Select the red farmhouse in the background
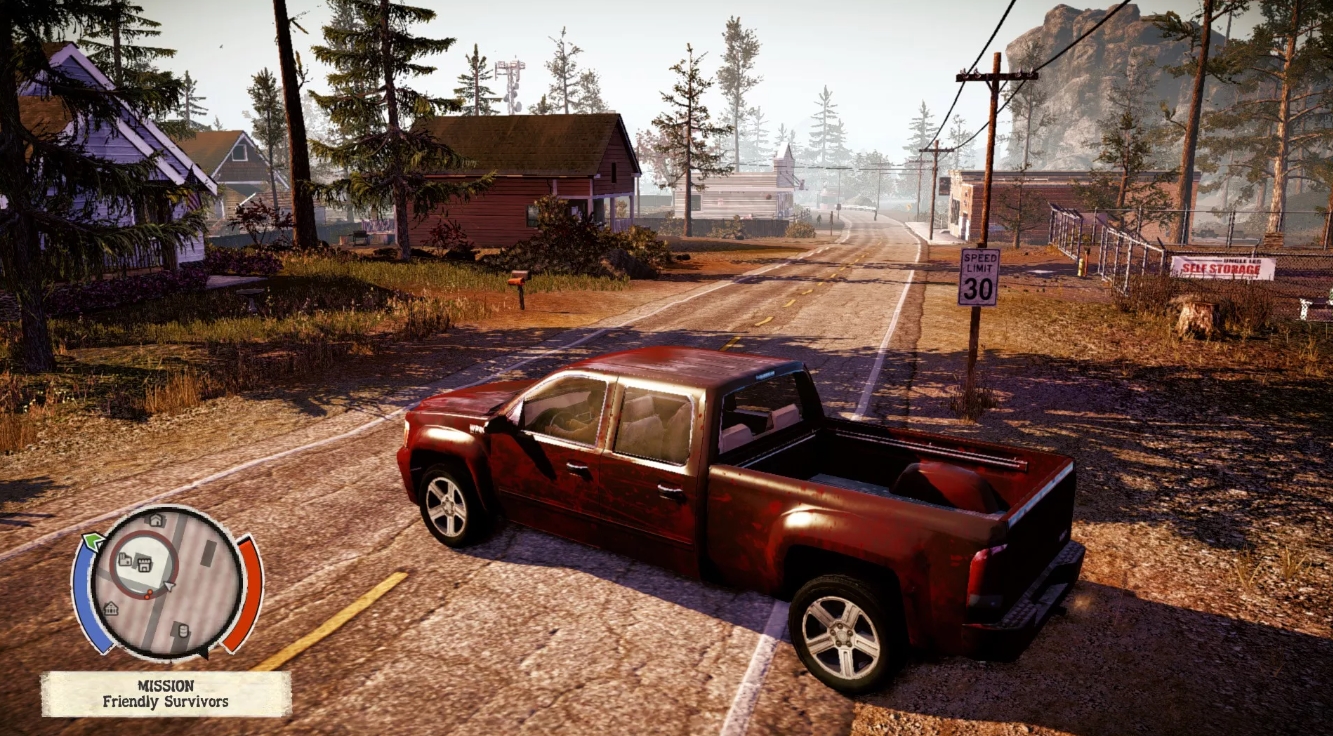Image resolution: width=1333 pixels, height=736 pixels. (x=520, y=180)
